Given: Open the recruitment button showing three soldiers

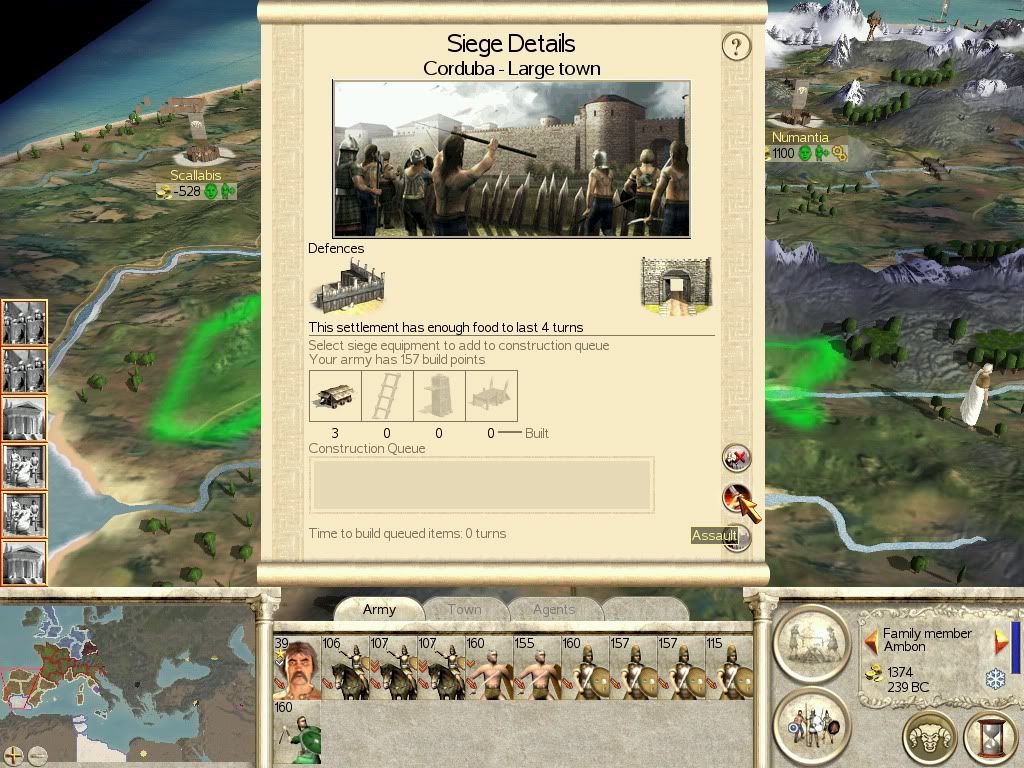Looking at the screenshot, I should click(811, 723).
